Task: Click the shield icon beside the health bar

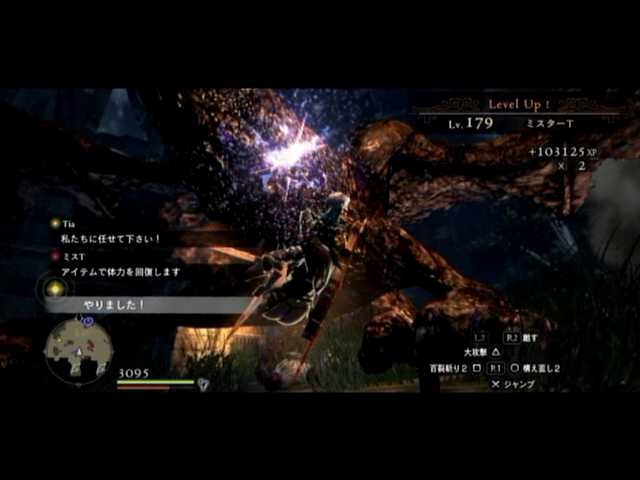Action: (204, 384)
